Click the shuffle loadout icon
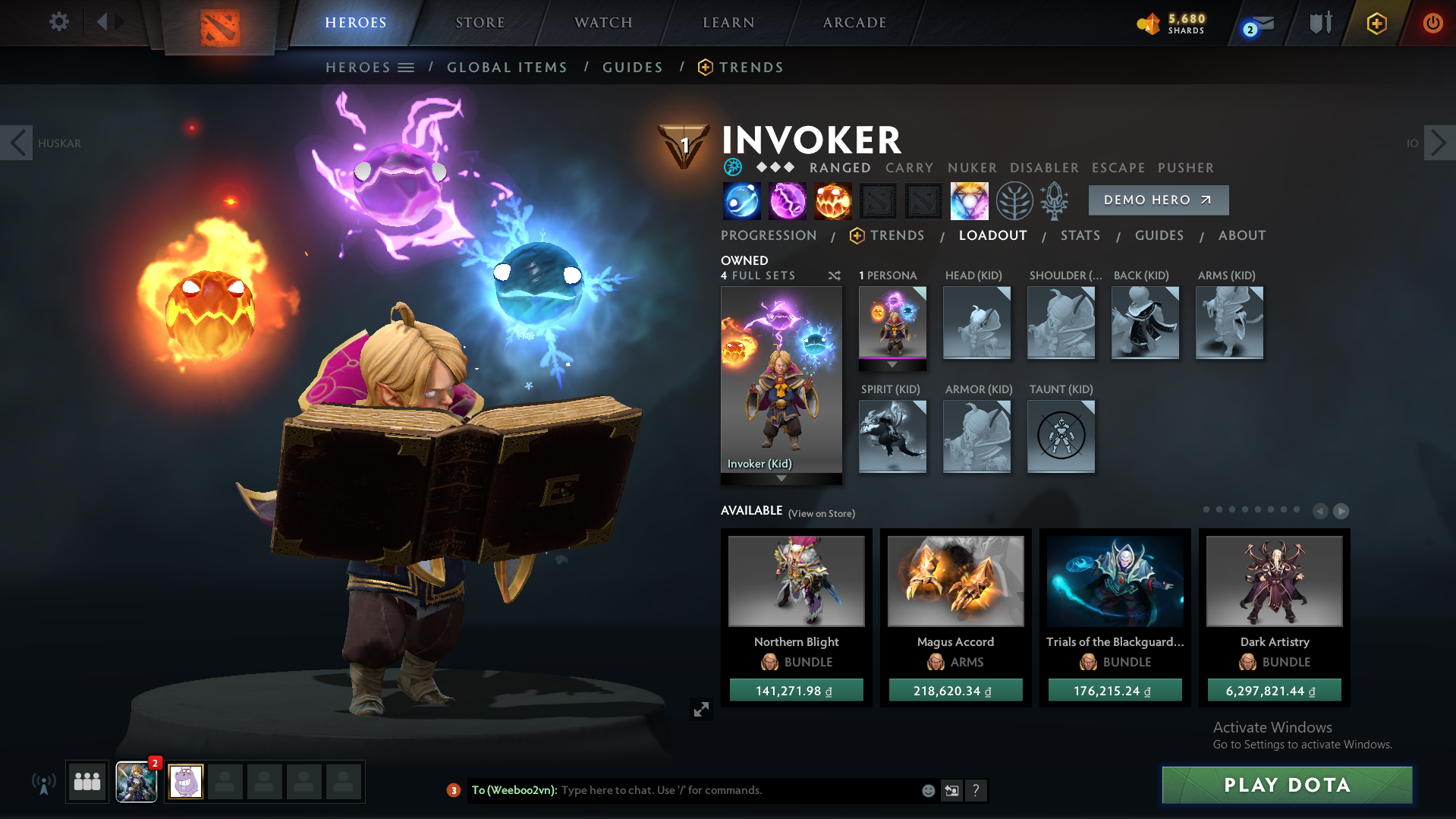This screenshot has height=819, width=1456. (x=834, y=276)
